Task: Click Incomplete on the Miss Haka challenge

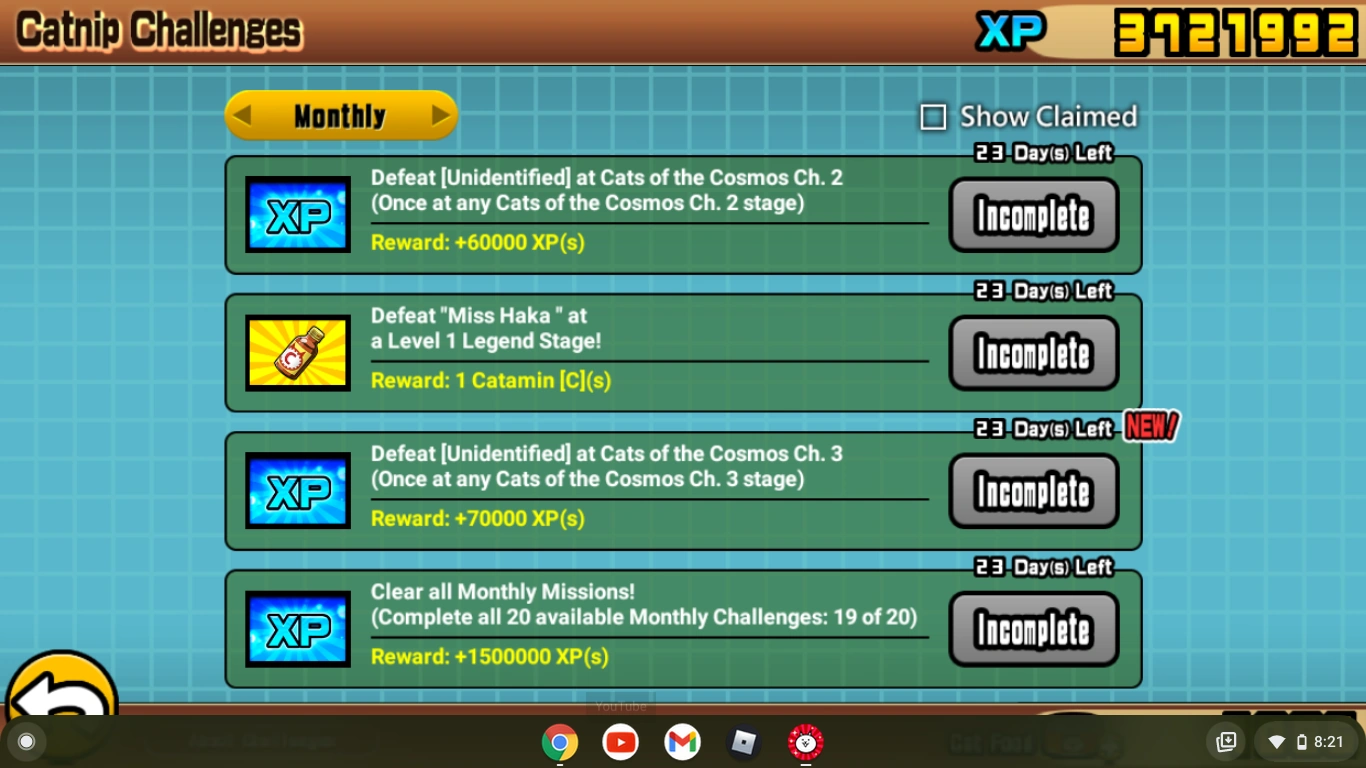Action: click(x=1033, y=352)
